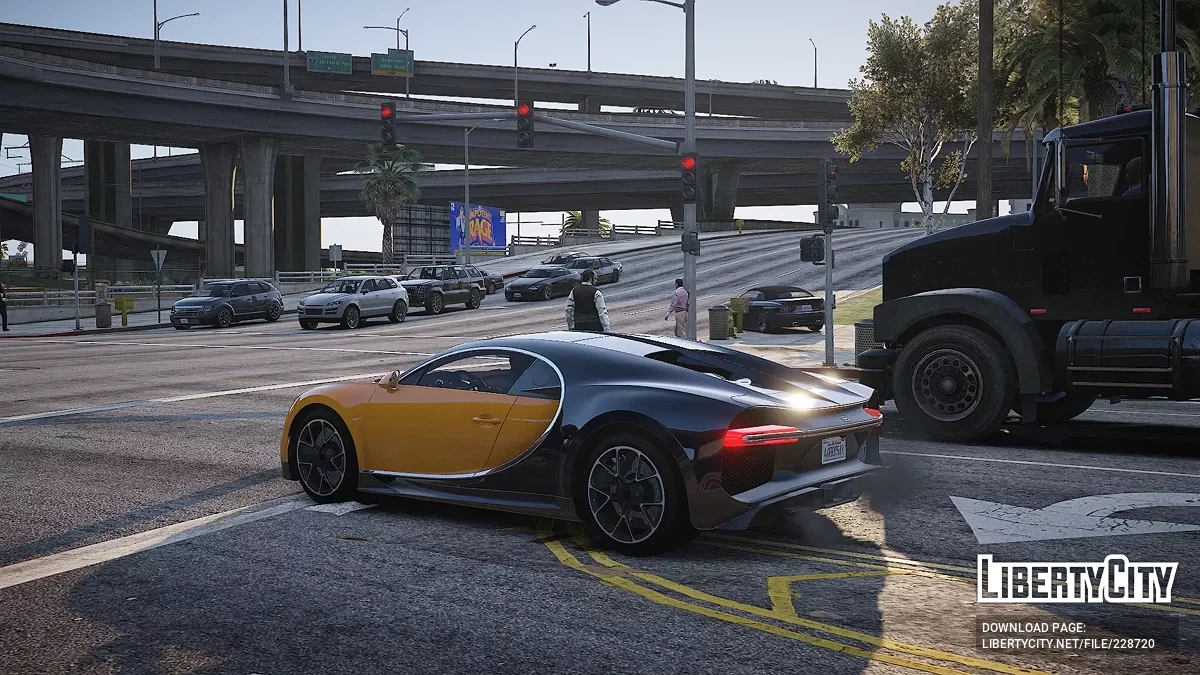Open the libertycity.net/file/228720 download page link

click(x=1067, y=643)
